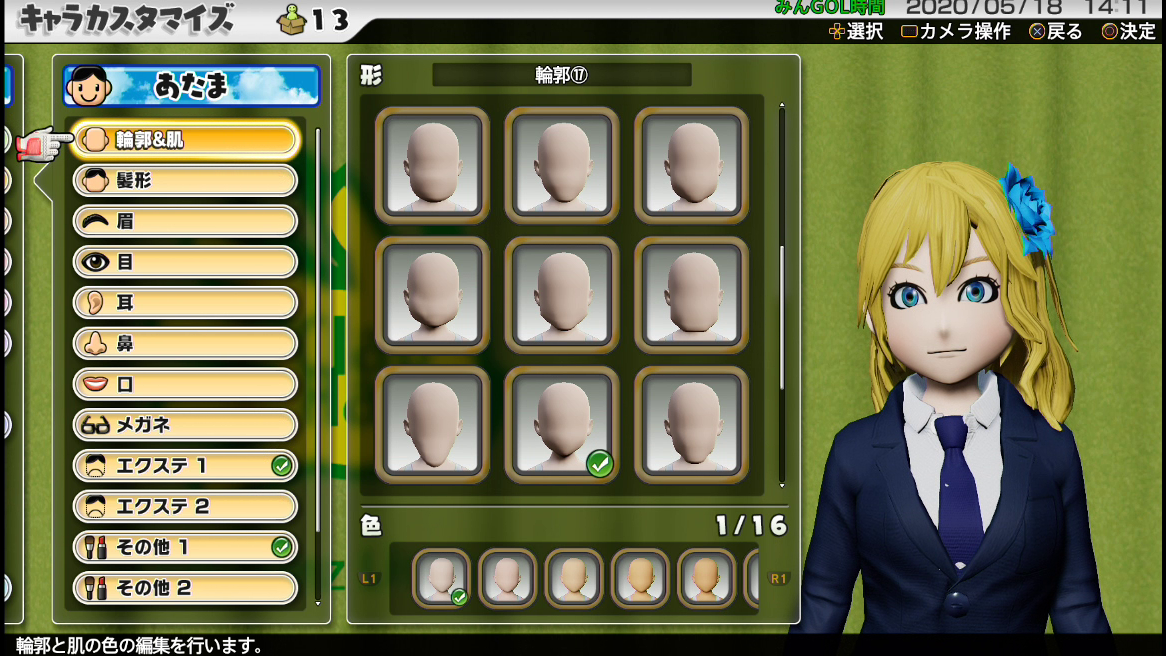Open the エクステ 2 entry
The height and width of the screenshot is (656, 1166).
point(186,506)
